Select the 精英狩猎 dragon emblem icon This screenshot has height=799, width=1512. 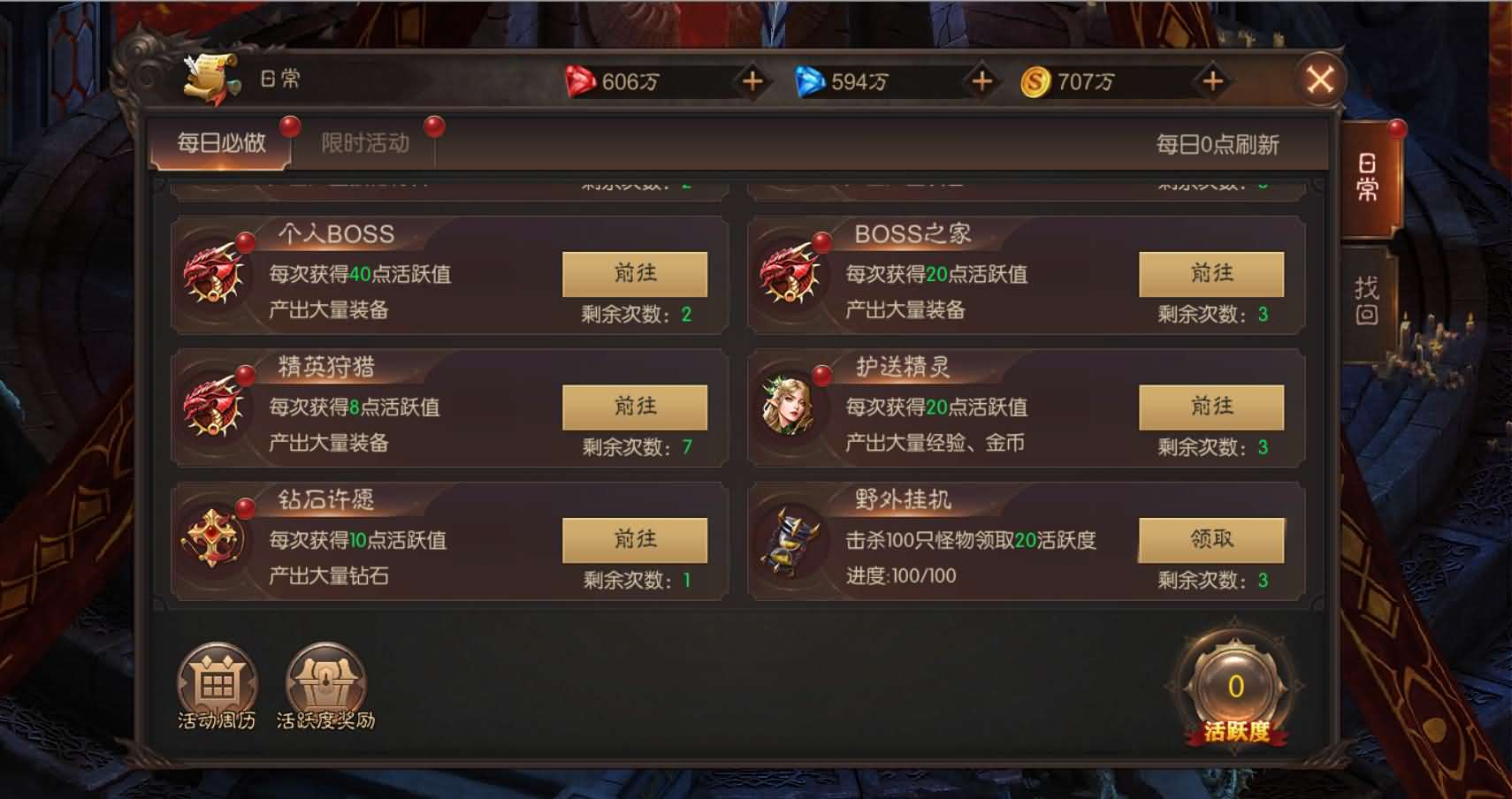point(212,407)
